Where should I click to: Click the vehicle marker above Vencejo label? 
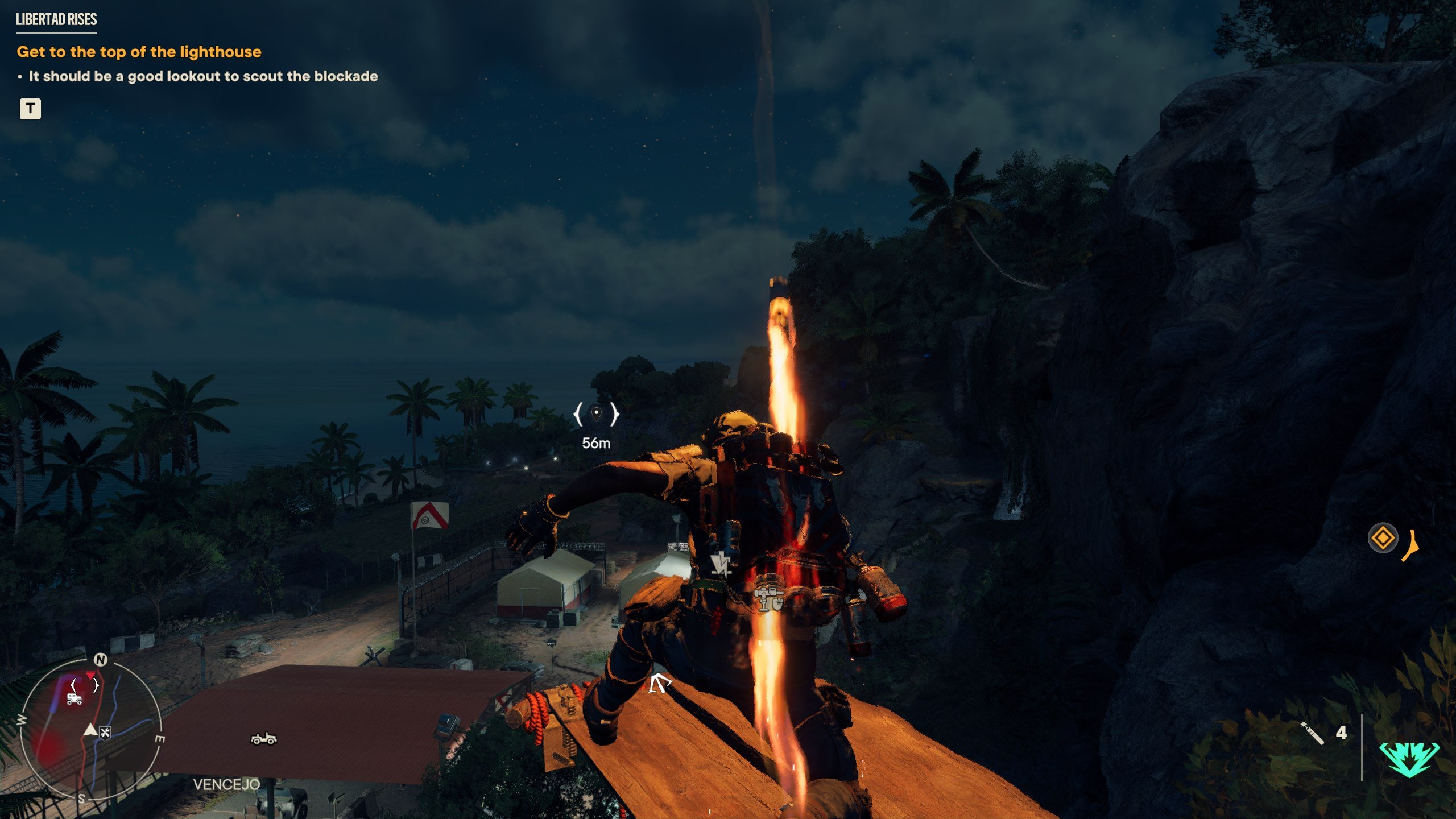tap(263, 738)
